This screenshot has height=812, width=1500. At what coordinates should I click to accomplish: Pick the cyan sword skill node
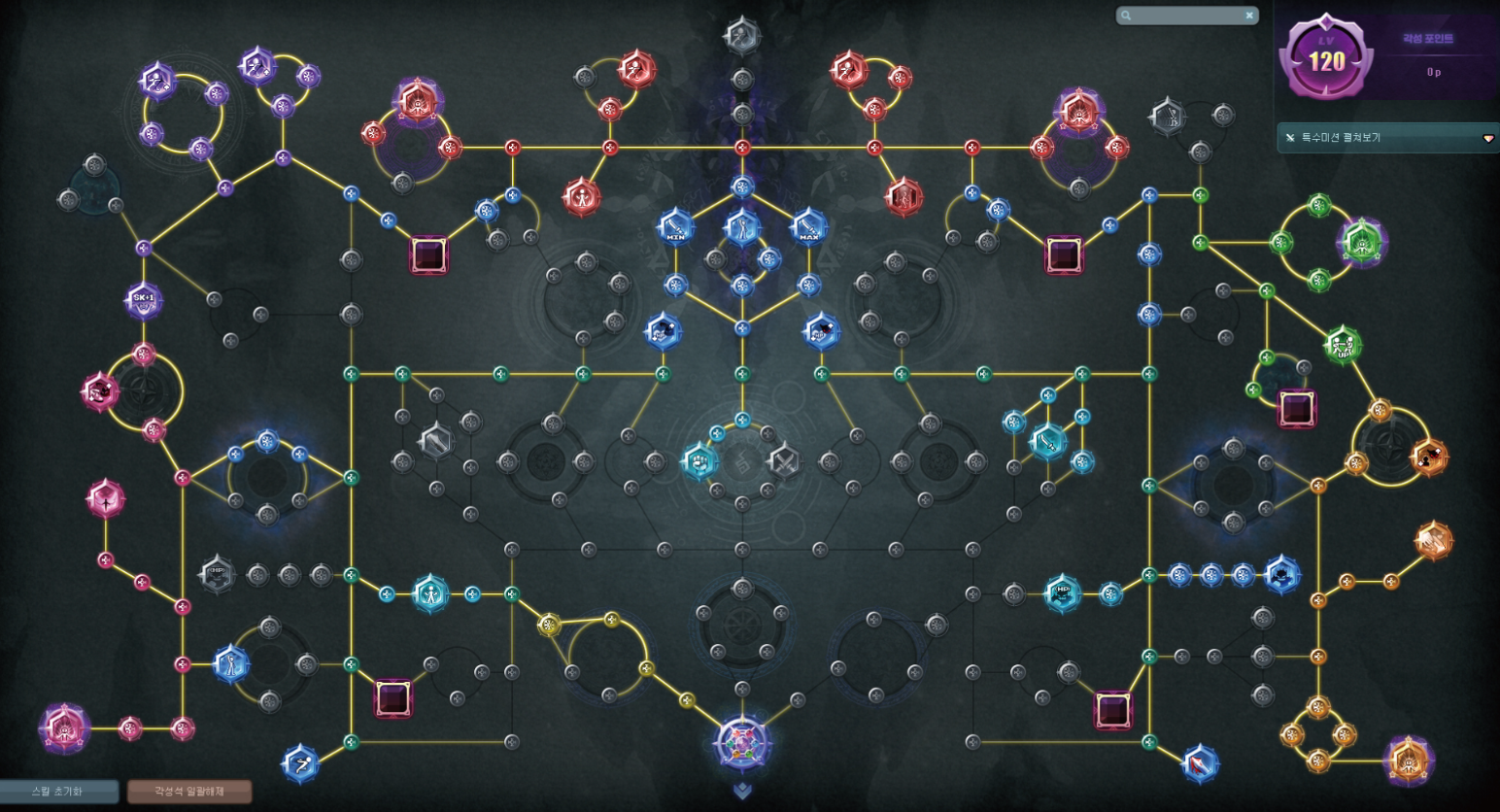pyautogui.click(x=1048, y=442)
